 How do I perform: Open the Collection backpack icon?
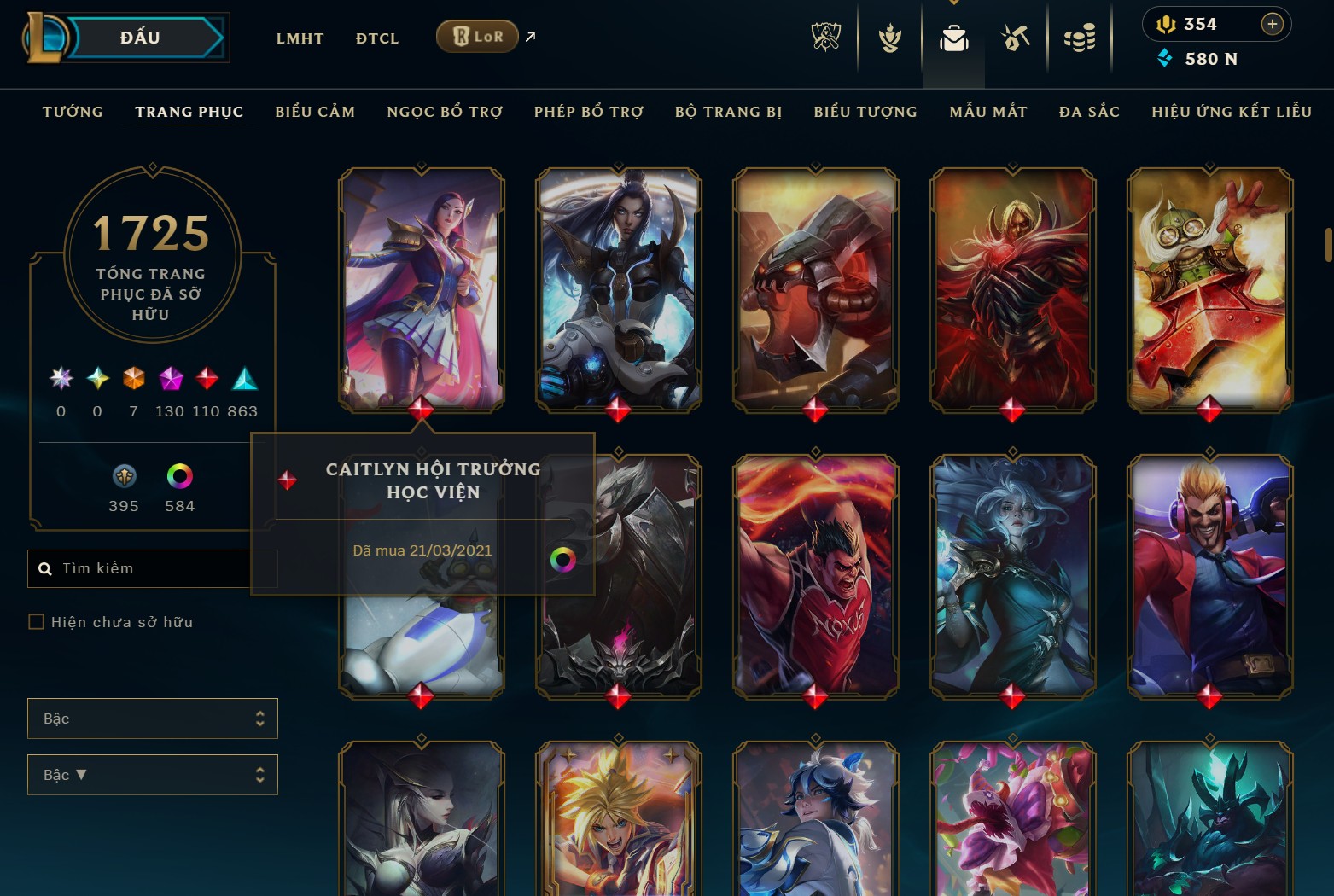[953, 38]
